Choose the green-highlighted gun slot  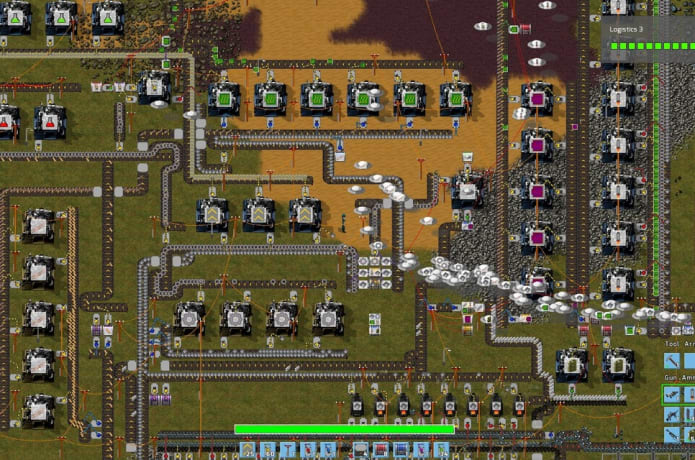point(672,395)
